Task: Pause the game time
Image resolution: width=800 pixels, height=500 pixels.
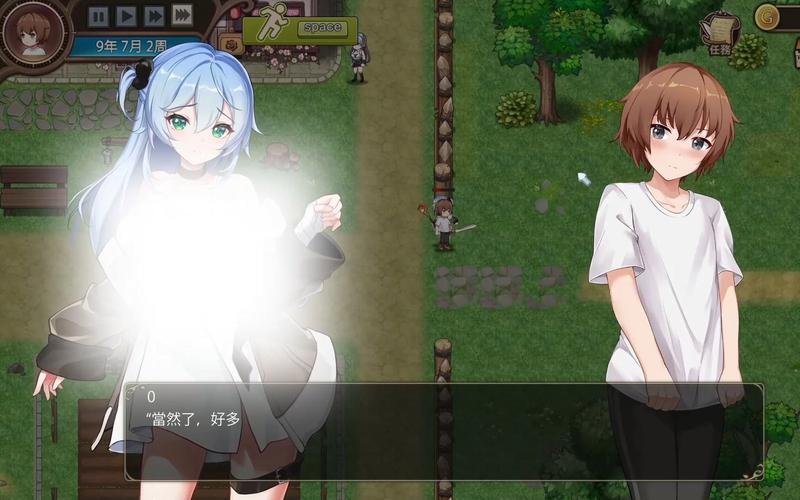Action: [98, 16]
